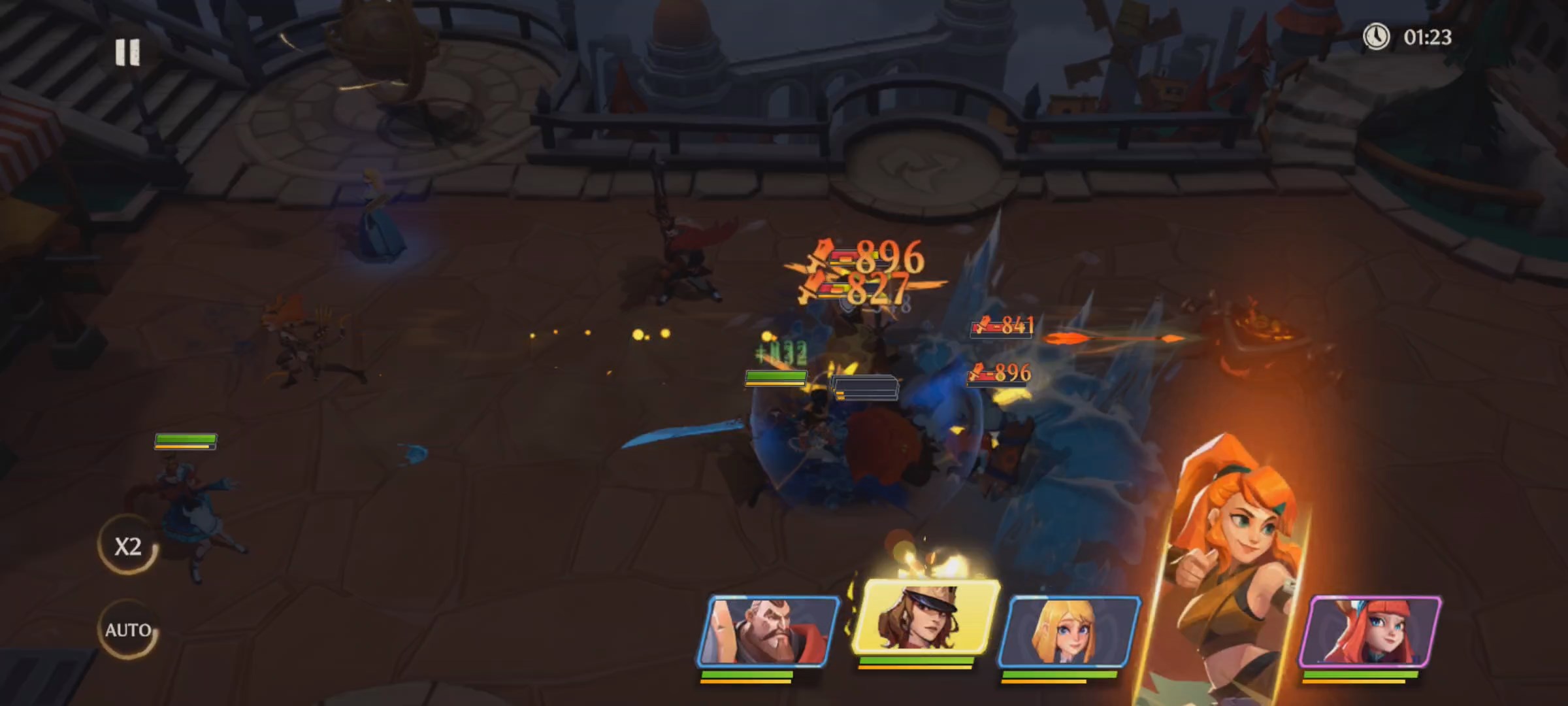Enable AUTO battle mode
Image resolution: width=1568 pixels, height=706 pixels.
tap(128, 630)
